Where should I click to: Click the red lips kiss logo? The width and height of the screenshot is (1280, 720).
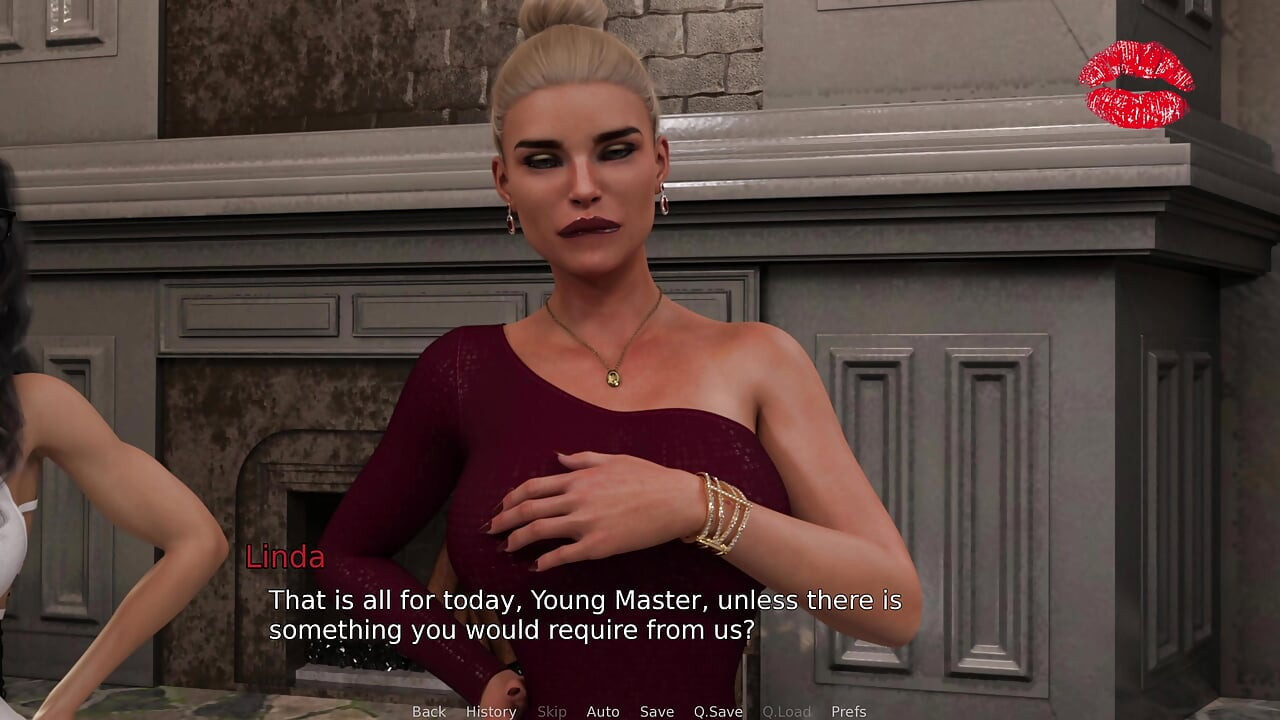pyautogui.click(x=1136, y=78)
